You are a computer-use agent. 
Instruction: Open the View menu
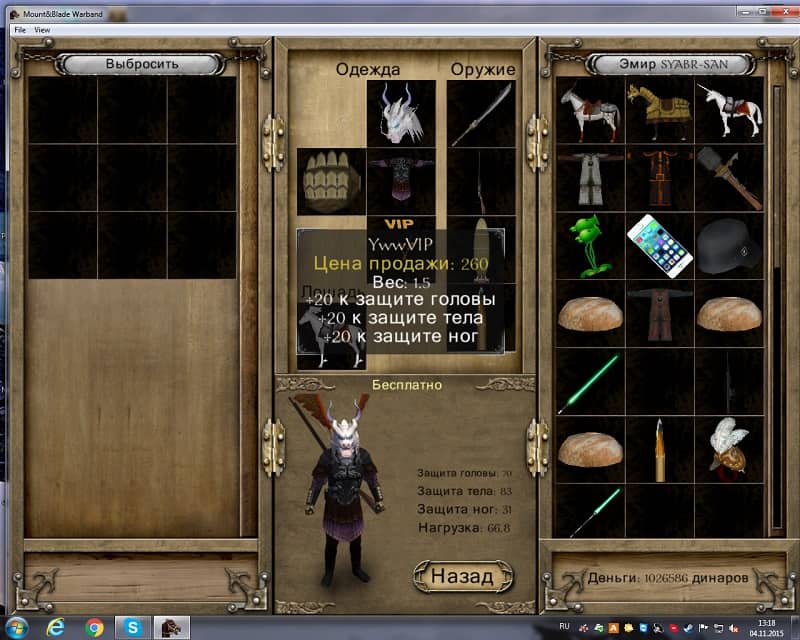pyautogui.click(x=42, y=30)
